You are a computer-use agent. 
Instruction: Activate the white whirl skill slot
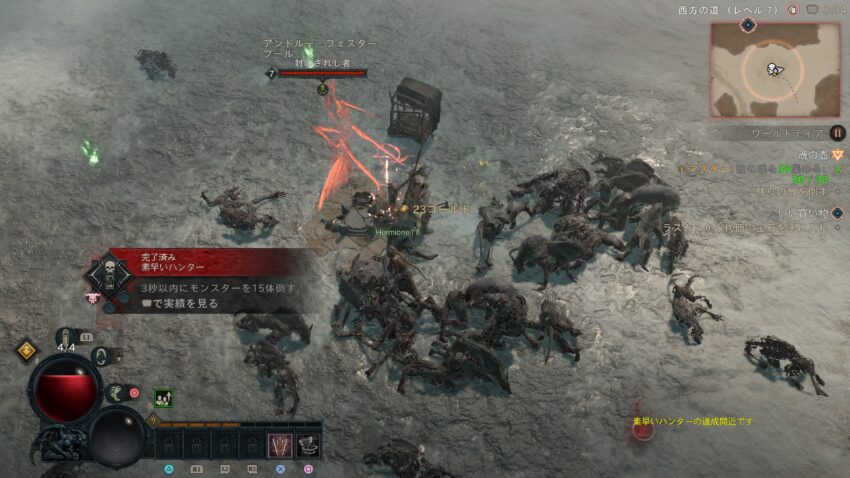(308, 444)
